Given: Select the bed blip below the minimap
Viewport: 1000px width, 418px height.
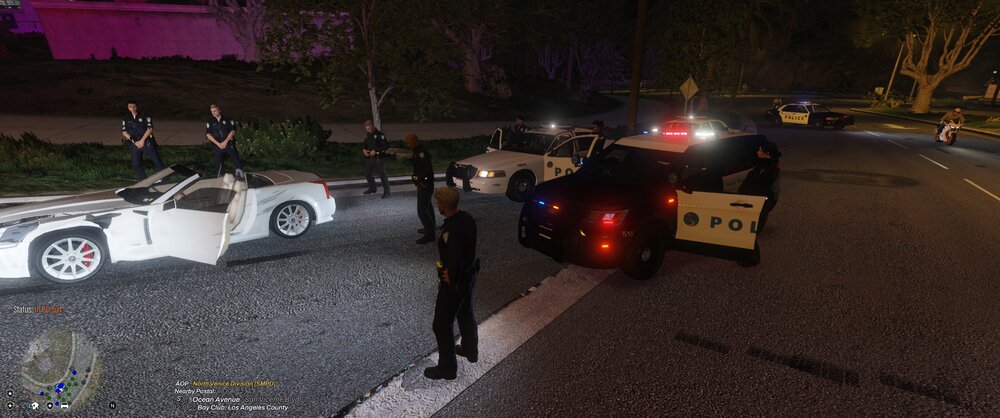Looking at the screenshot, I should point(64,406).
